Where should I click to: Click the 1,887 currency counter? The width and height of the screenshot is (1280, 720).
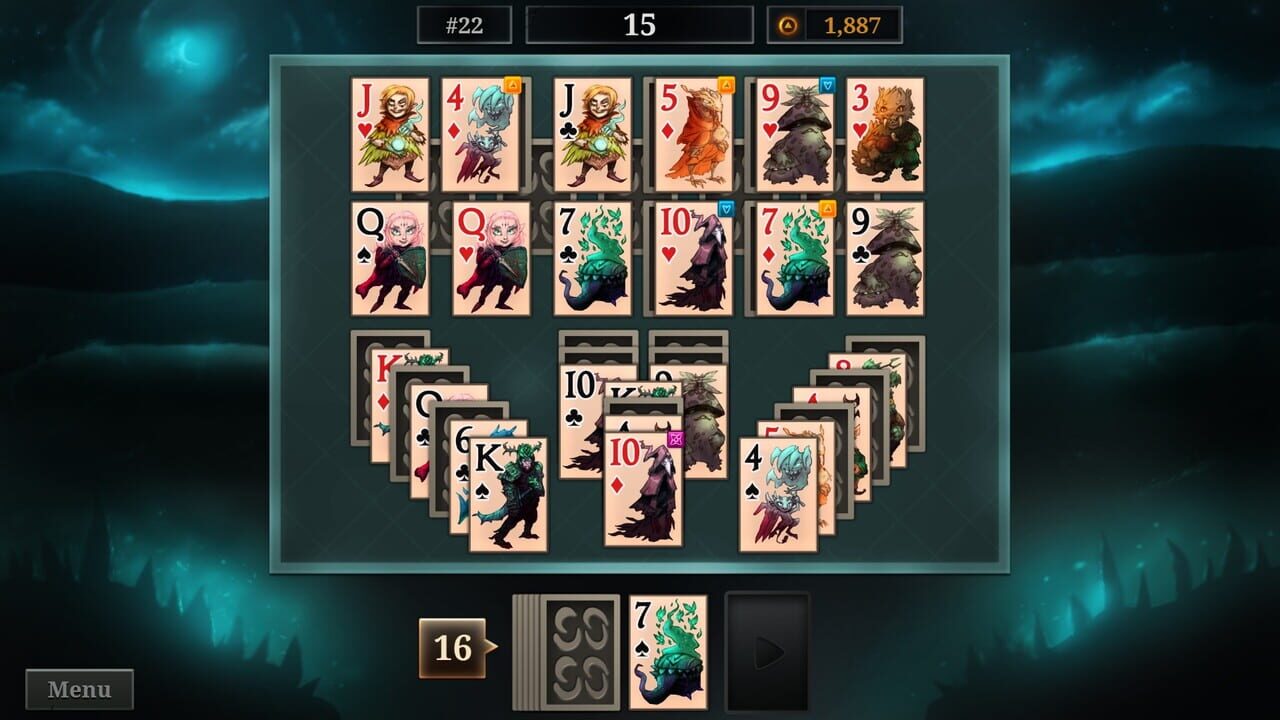[855, 27]
